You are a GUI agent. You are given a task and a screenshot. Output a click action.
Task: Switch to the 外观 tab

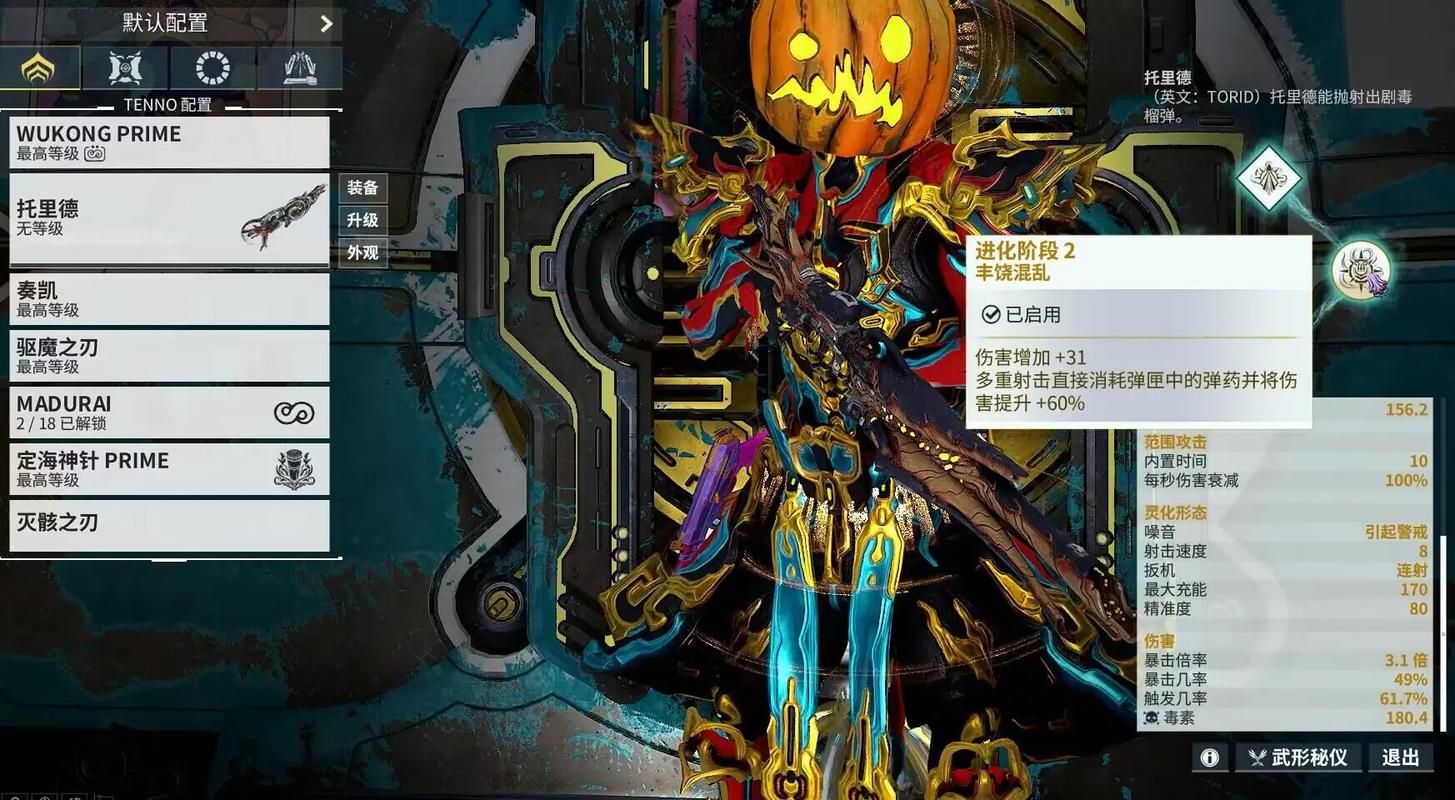click(x=362, y=252)
